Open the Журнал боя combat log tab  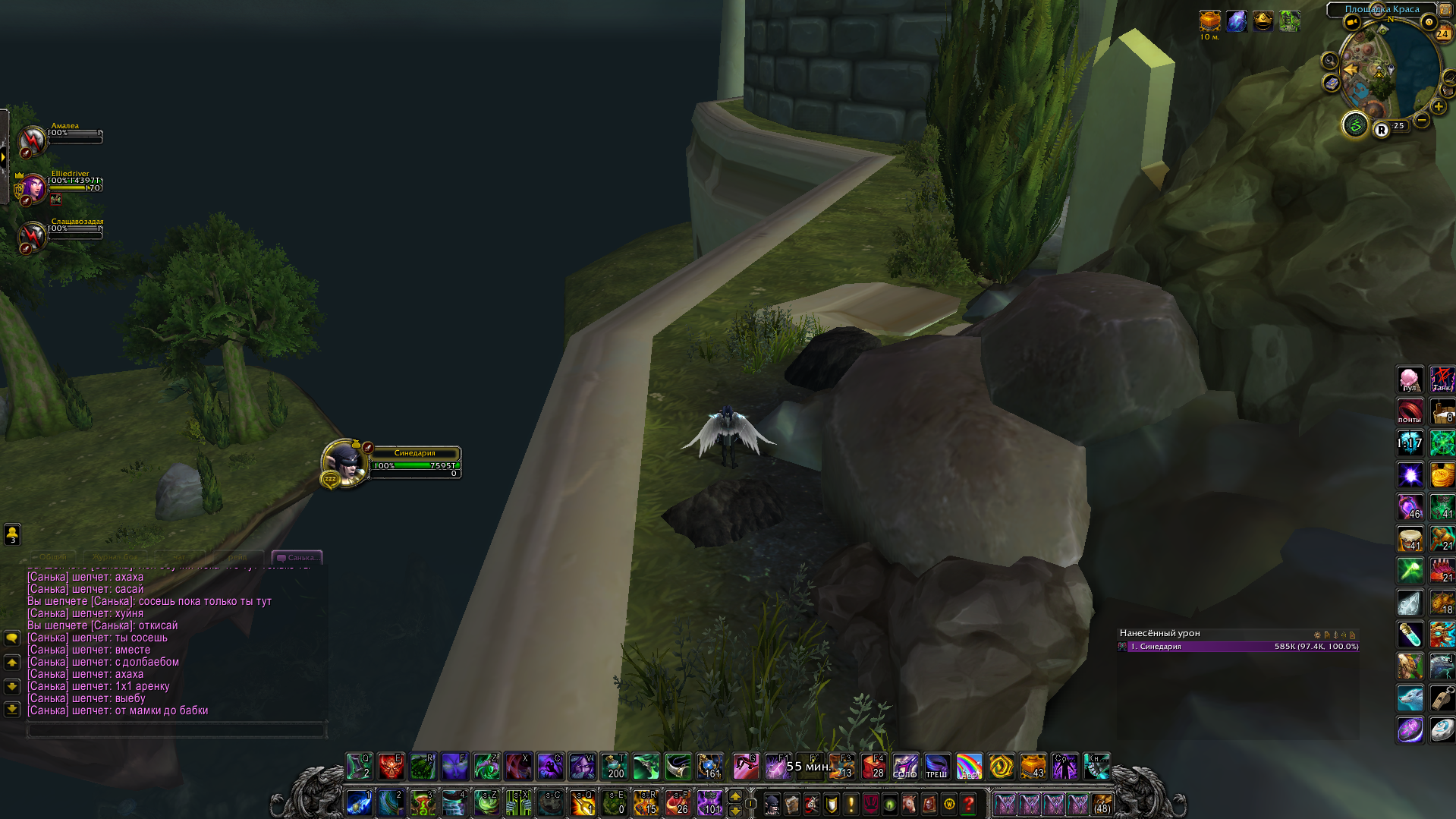pyautogui.click(x=115, y=557)
